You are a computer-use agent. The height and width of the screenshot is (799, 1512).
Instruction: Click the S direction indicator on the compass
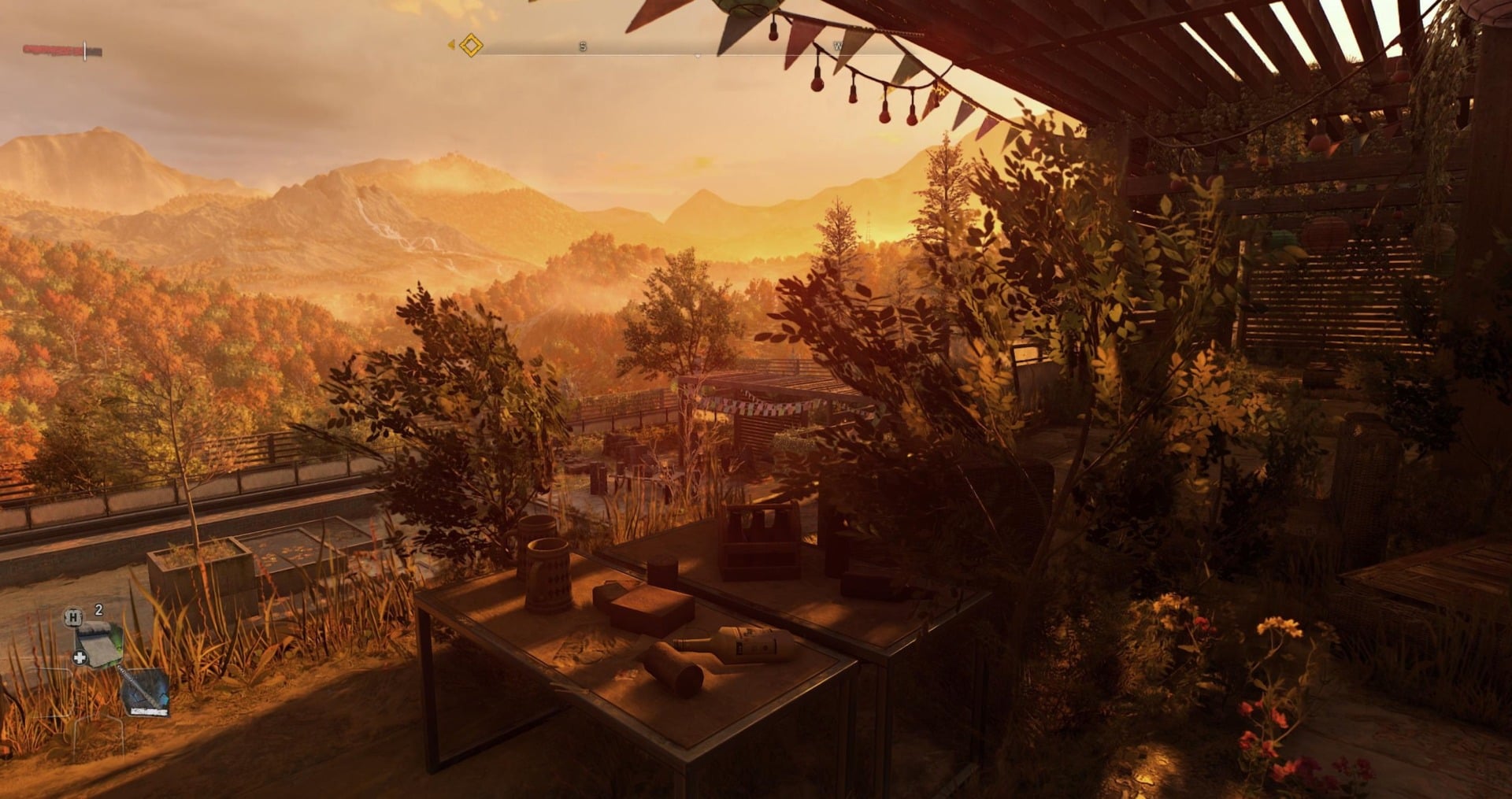click(583, 46)
